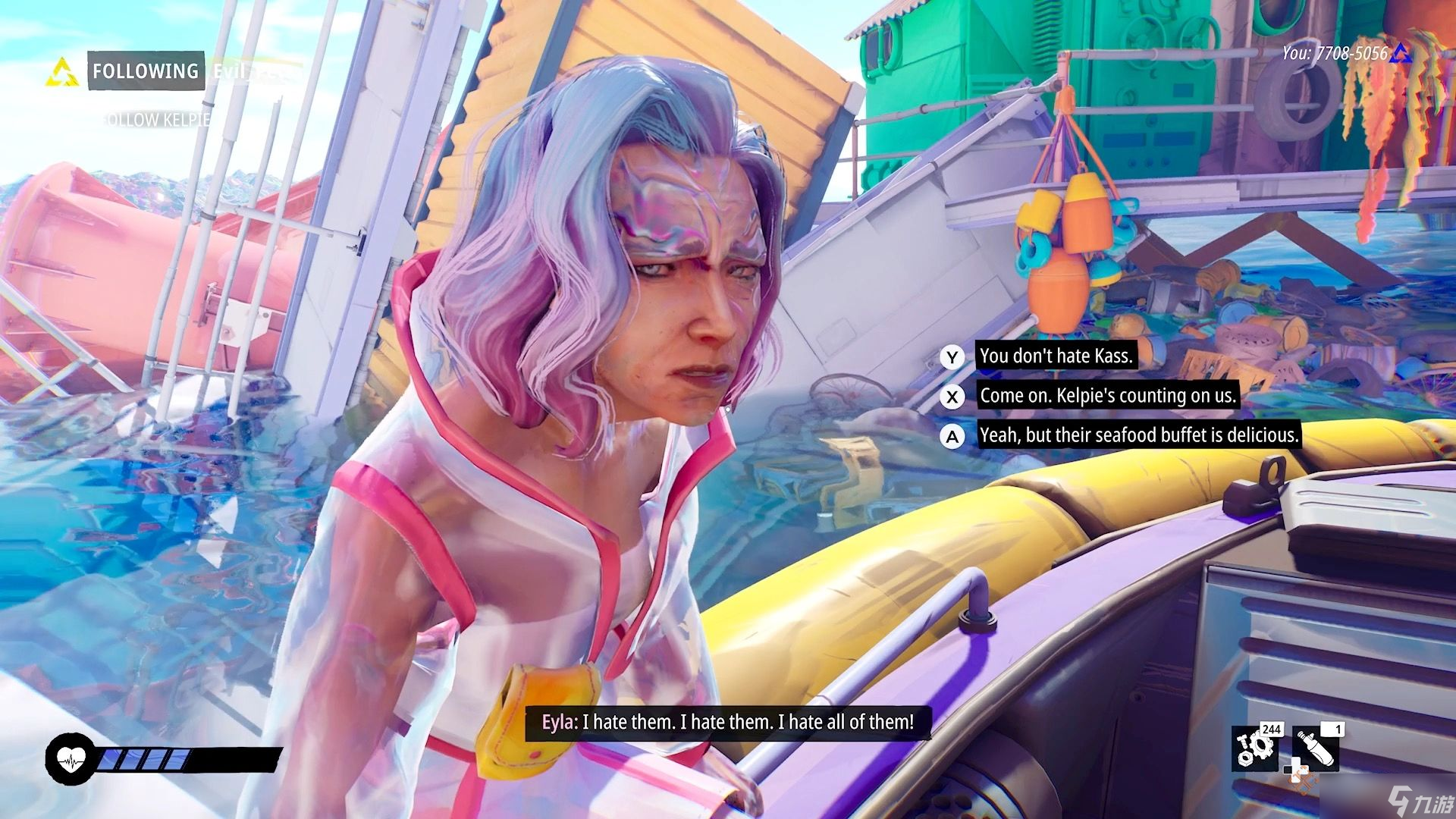1456x819 pixels.
Task: Choose reply "You don't hate Kass."
Action: click(x=1056, y=356)
